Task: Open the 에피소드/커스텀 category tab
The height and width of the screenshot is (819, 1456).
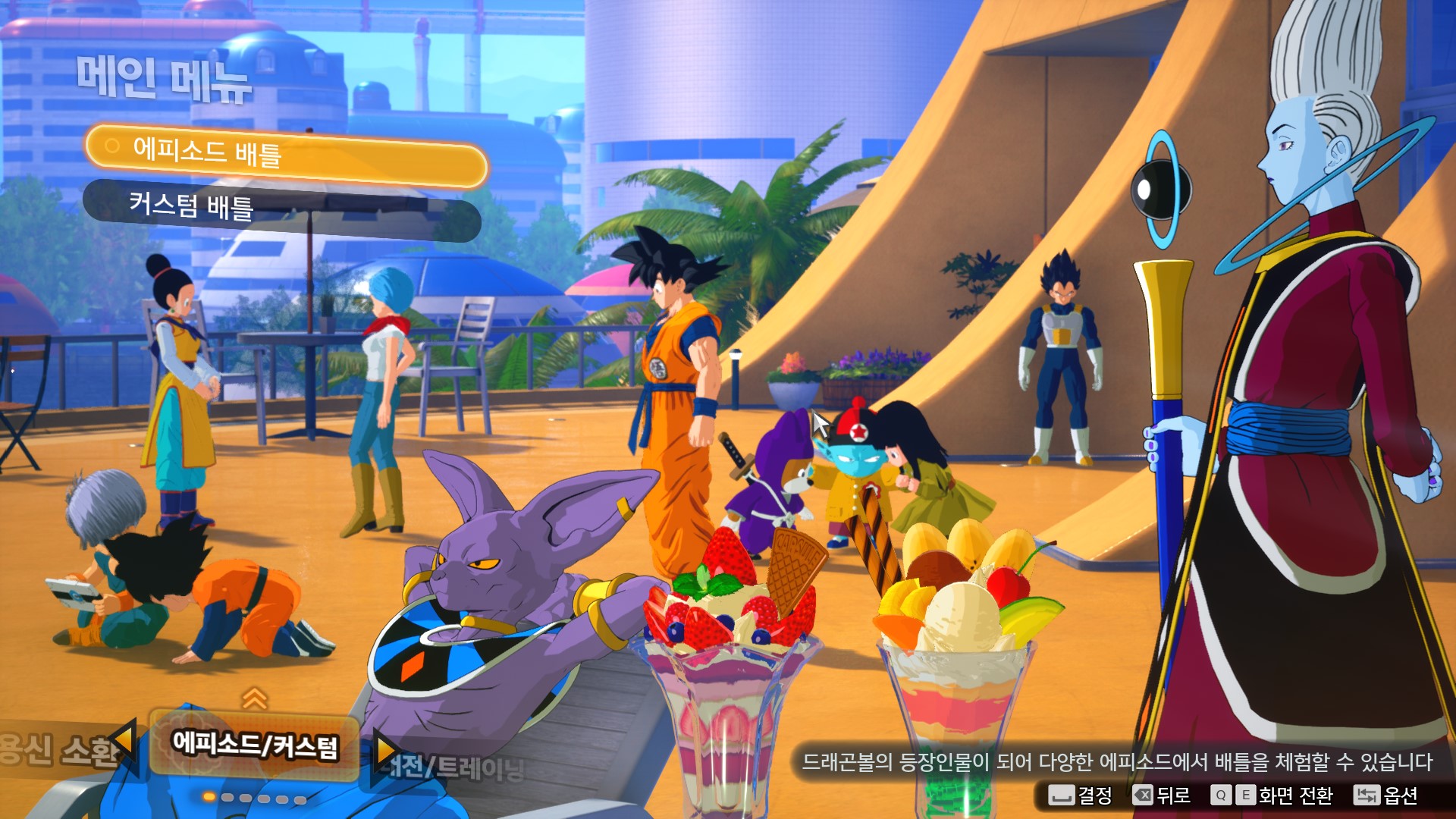Action: tap(255, 745)
